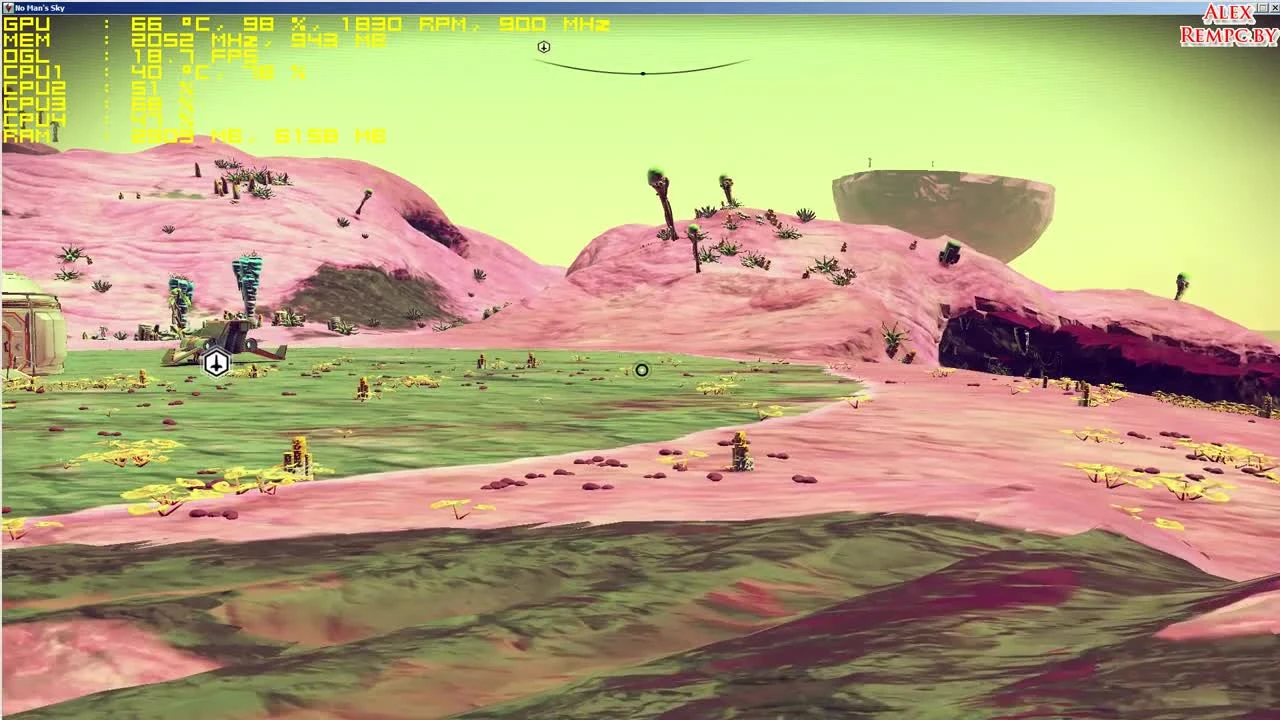The width and height of the screenshot is (1280, 720).
Task: Click the teal coral formation near the landed ship
Action: (x=245, y=270)
